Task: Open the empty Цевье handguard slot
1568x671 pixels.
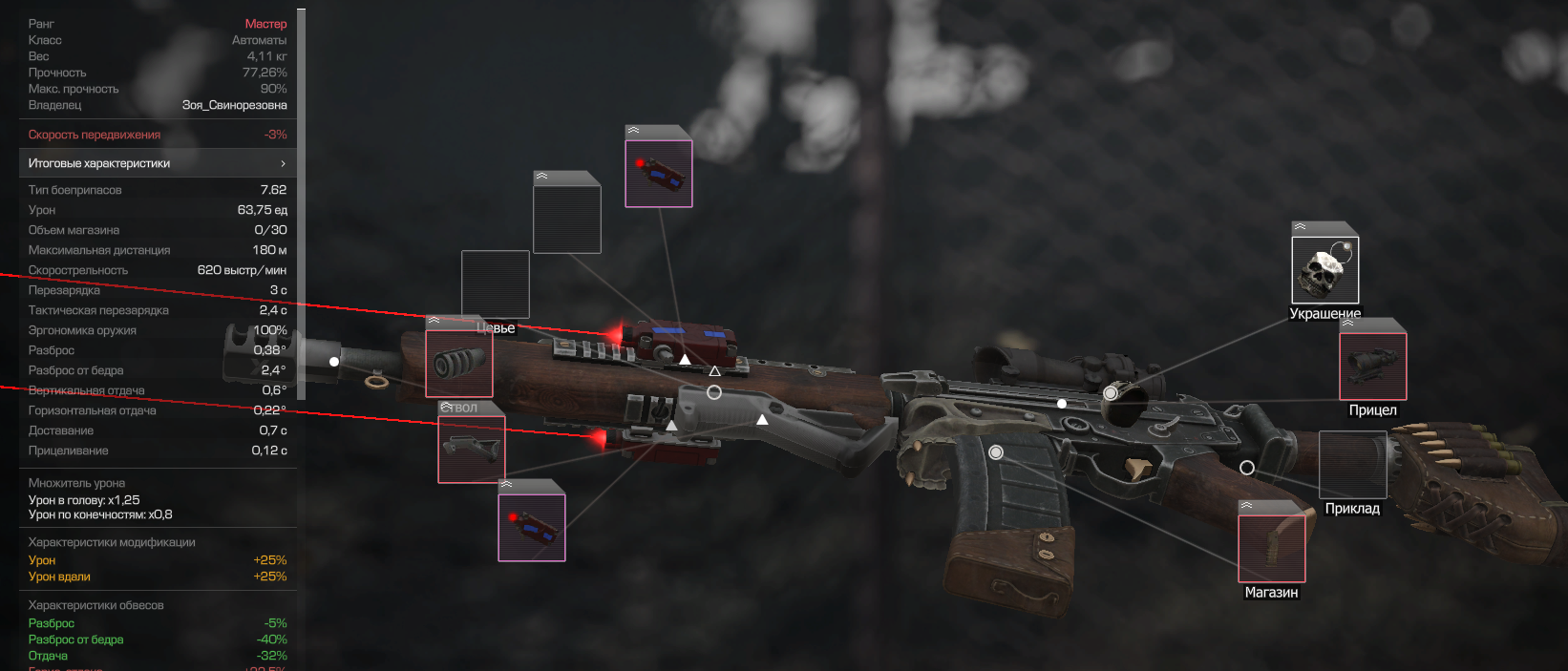Action: pos(496,284)
